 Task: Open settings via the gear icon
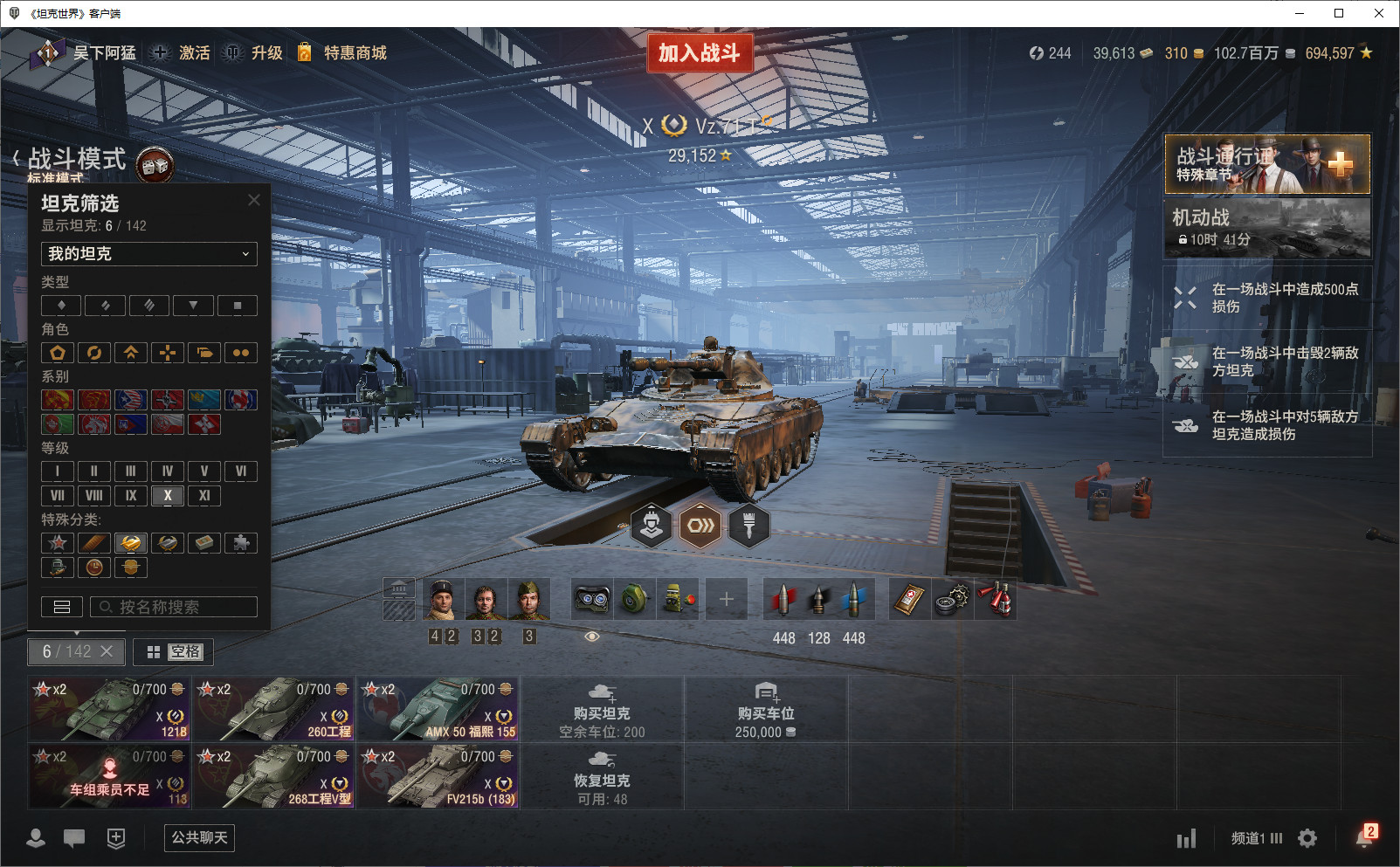point(1307,838)
